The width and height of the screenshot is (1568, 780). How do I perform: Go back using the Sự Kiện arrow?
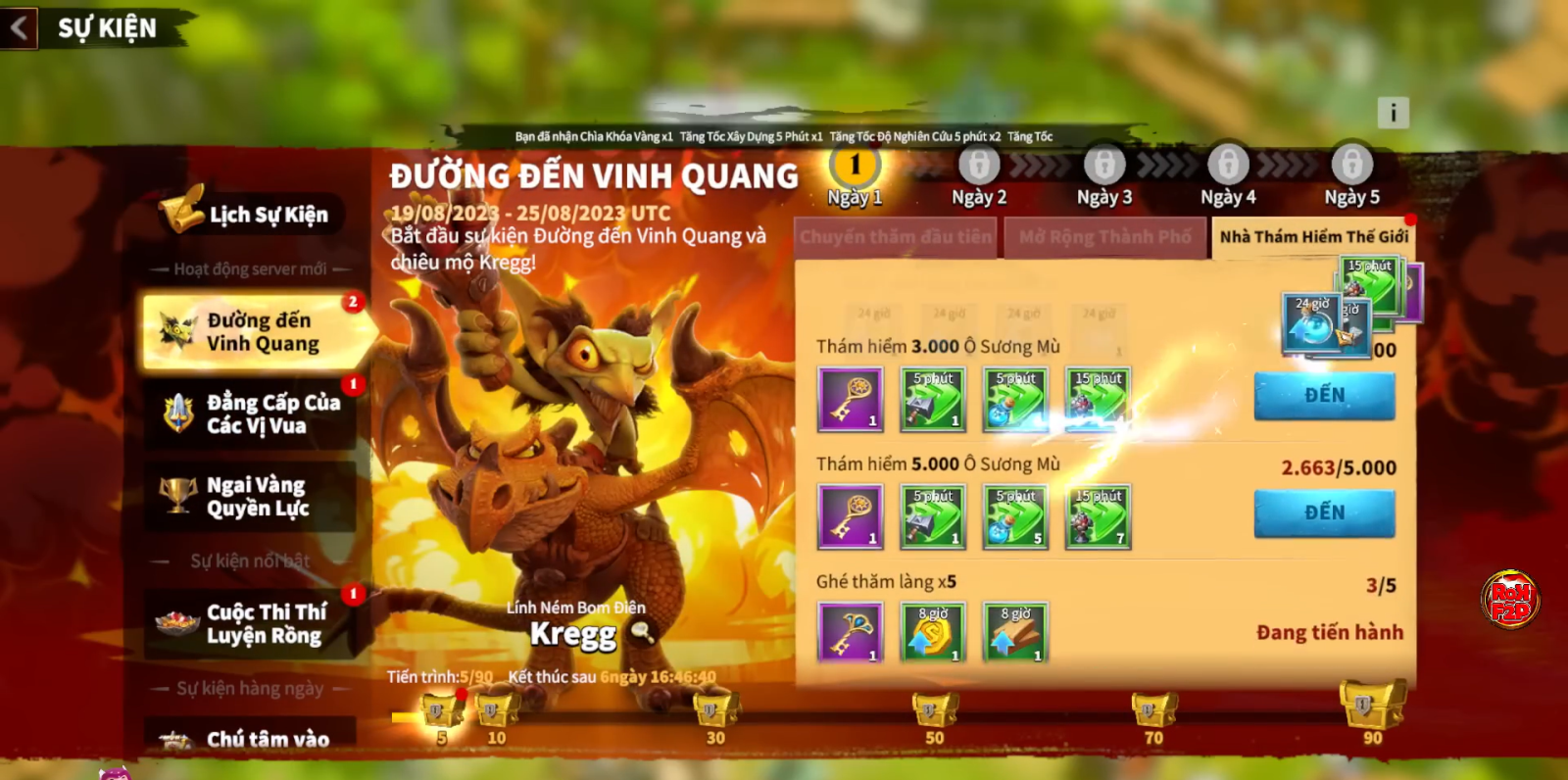pyautogui.click(x=19, y=27)
